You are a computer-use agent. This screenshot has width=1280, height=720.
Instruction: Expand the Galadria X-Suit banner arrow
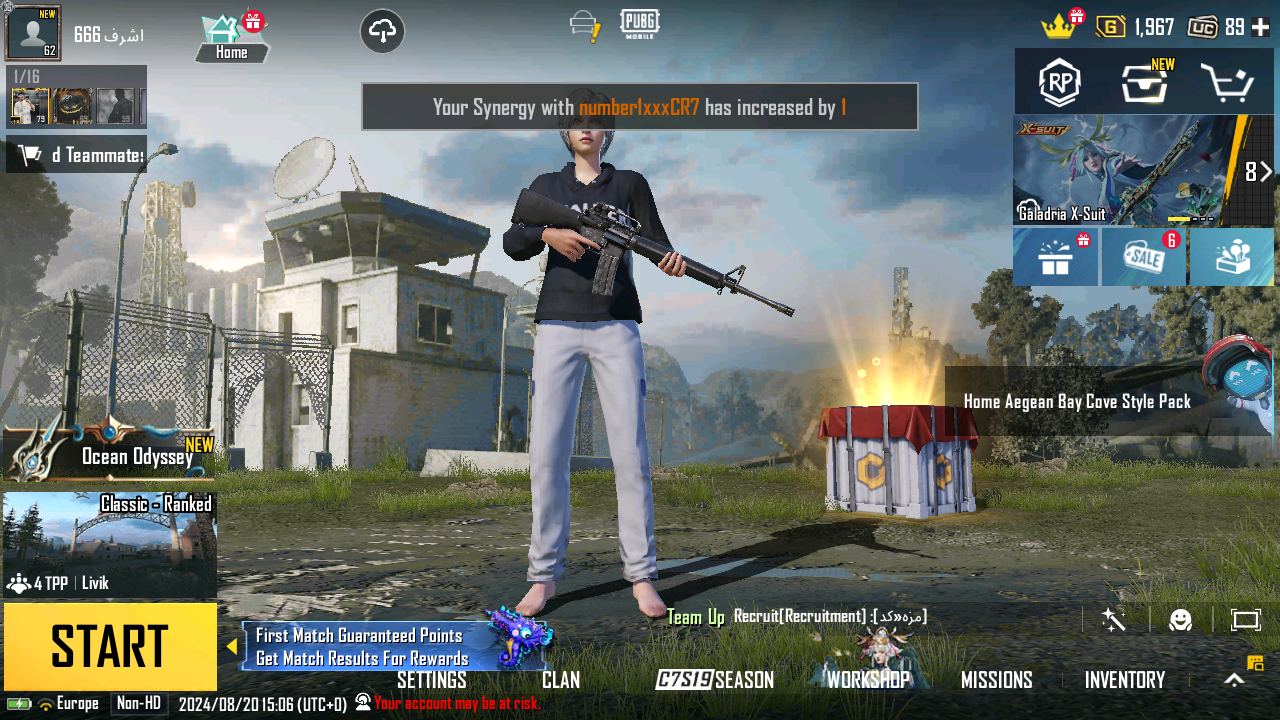coord(1267,170)
